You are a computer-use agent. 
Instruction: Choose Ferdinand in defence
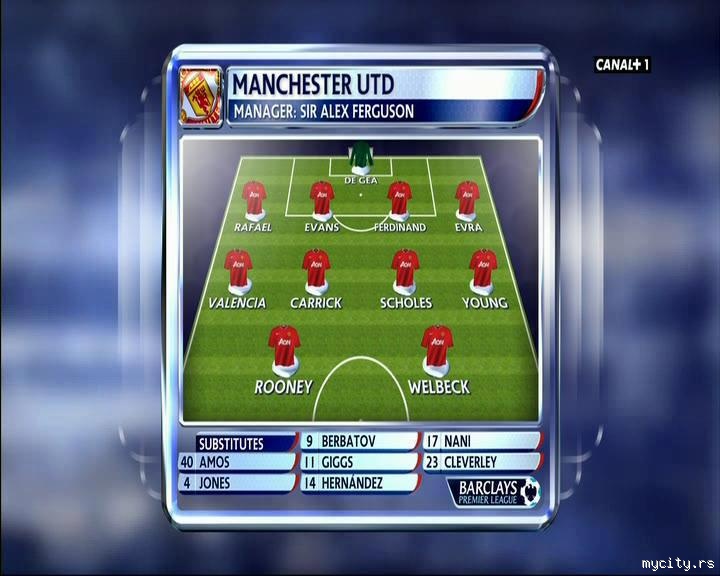pos(400,200)
